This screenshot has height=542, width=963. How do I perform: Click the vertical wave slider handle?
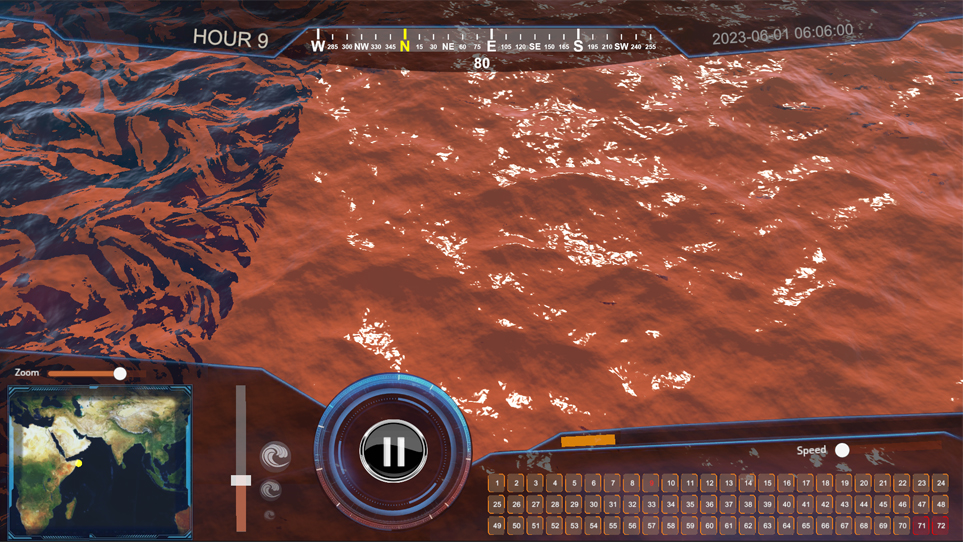point(241,480)
